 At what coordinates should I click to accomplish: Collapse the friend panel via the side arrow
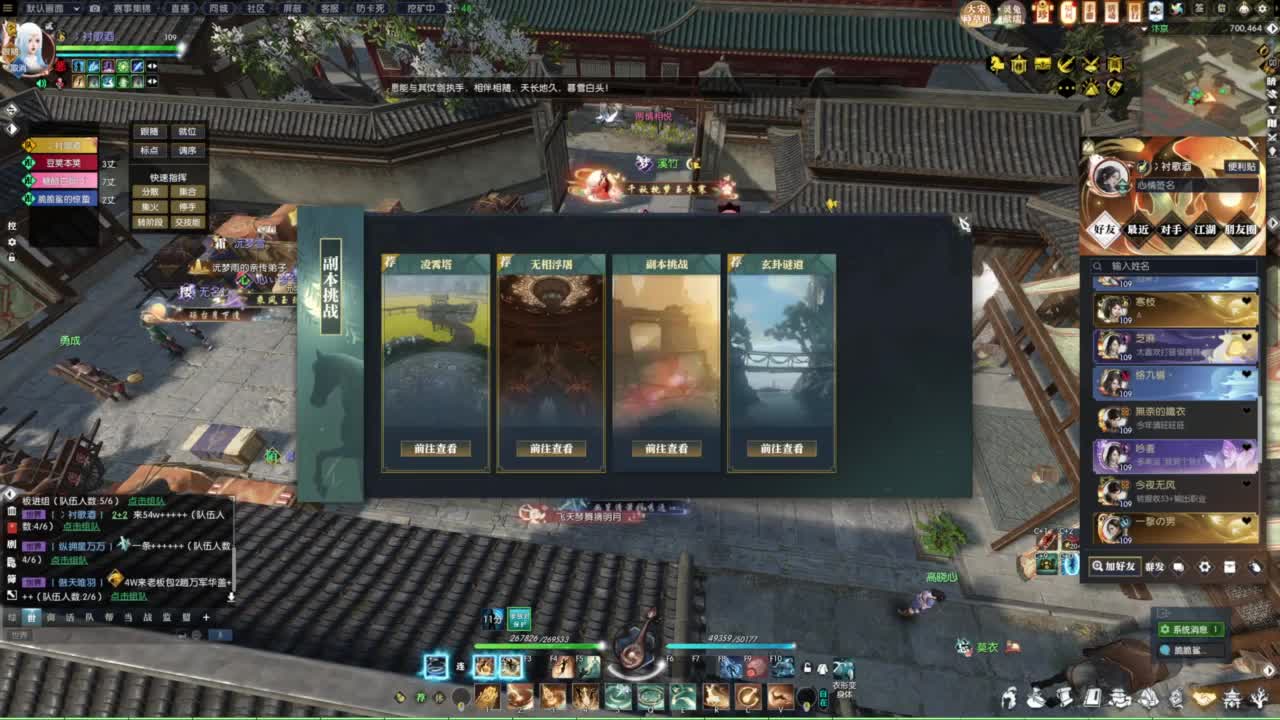tap(1273, 223)
